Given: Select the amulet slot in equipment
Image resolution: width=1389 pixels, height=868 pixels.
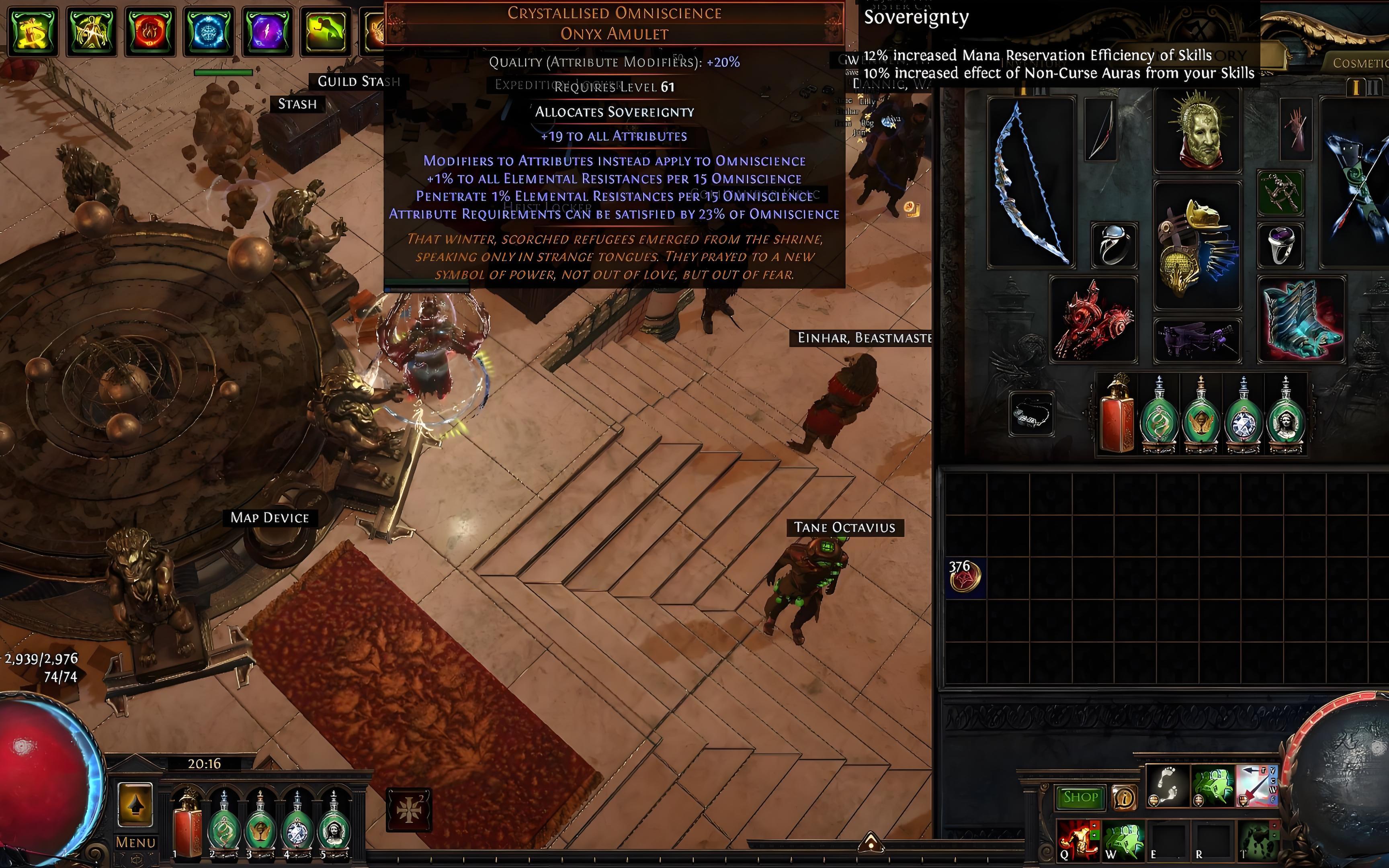Looking at the screenshot, I should (1280, 192).
